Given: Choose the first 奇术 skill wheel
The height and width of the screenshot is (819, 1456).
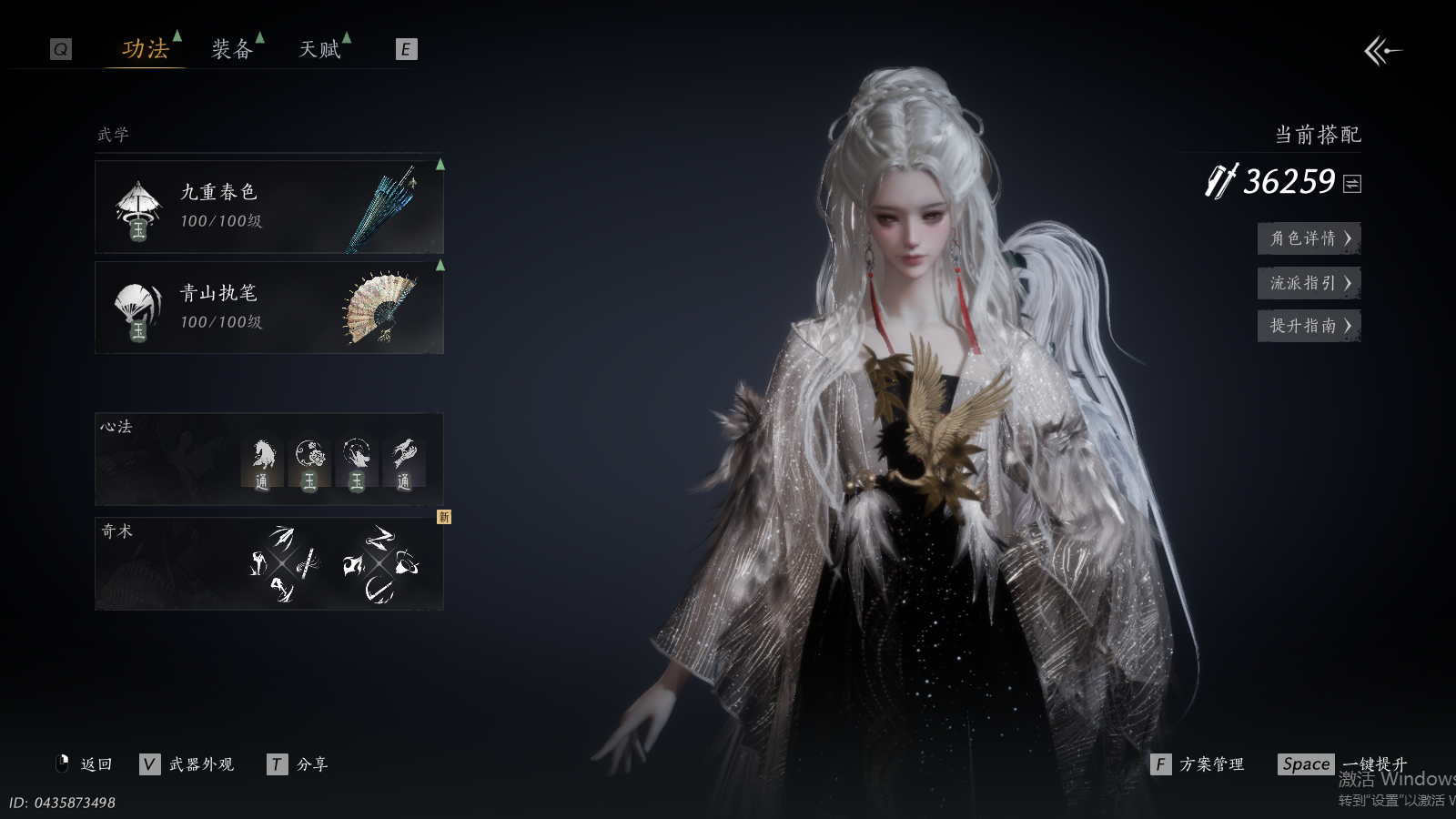Looking at the screenshot, I should click(284, 564).
